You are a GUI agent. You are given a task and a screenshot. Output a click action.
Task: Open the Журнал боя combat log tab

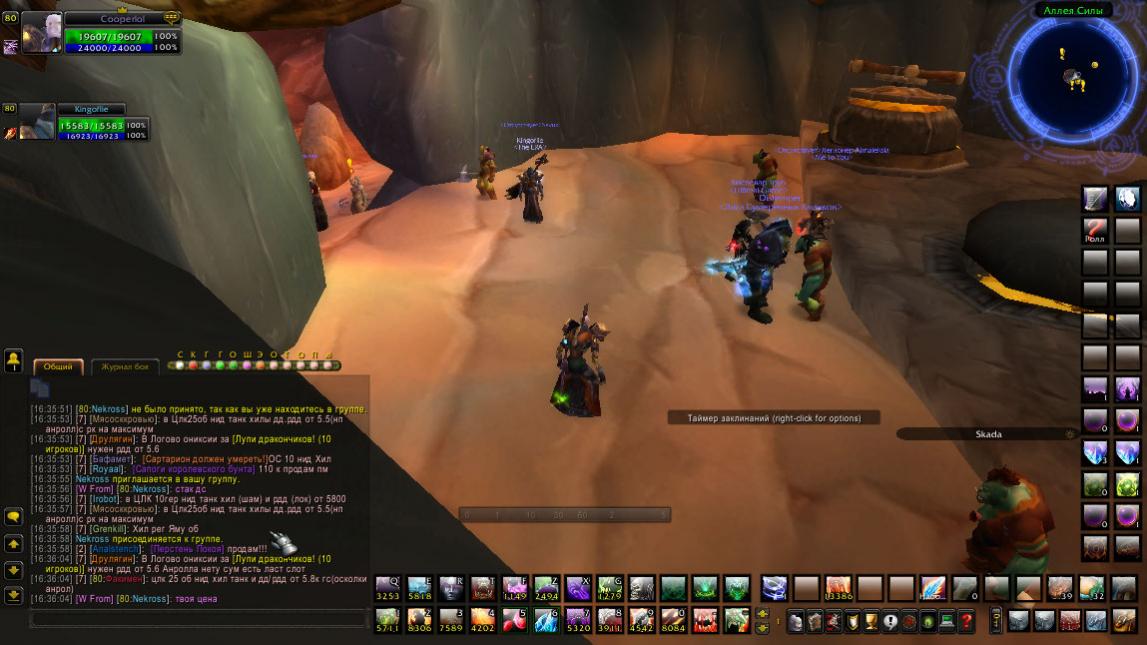pyautogui.click(x=125, y=367)
